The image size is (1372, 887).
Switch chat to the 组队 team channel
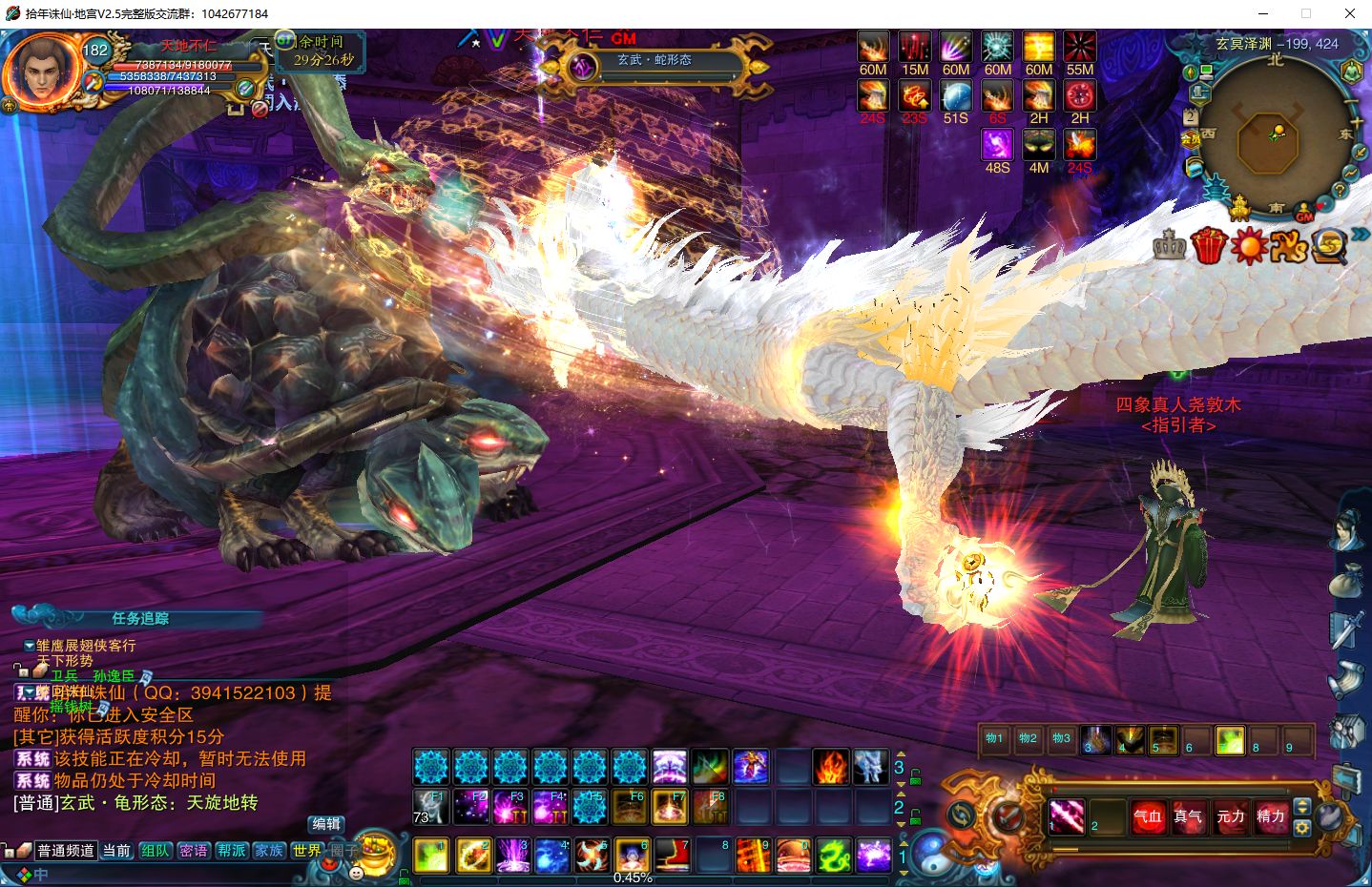(x=156, y=851)
